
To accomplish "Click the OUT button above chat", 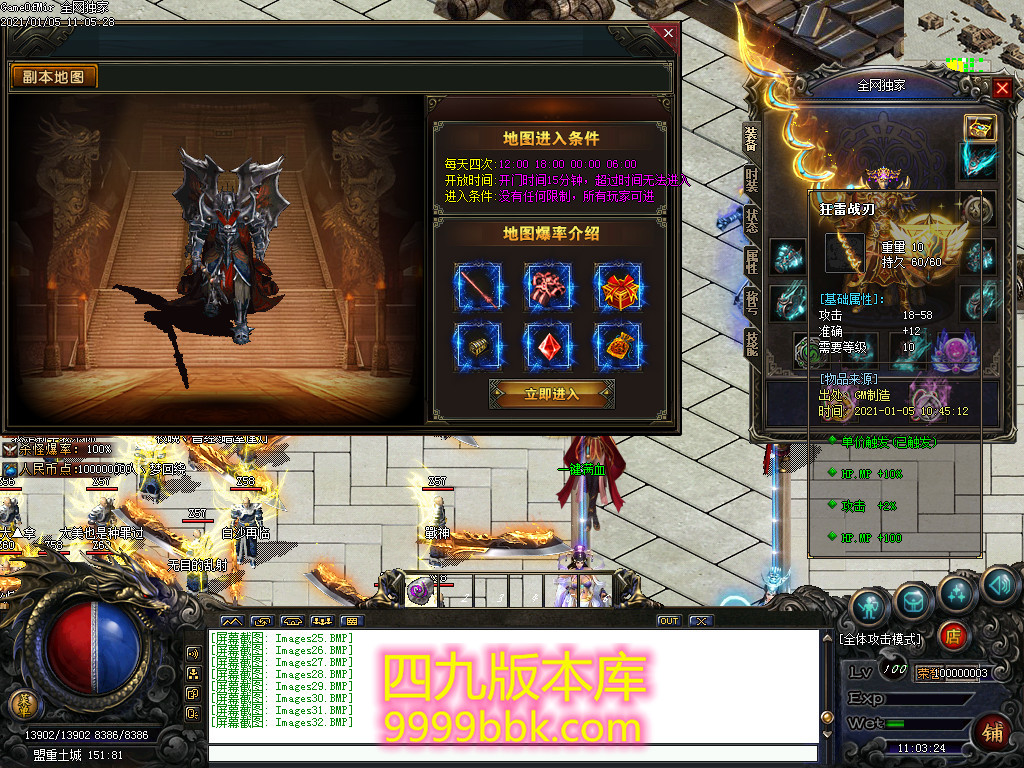I will (x=668, y=621).
